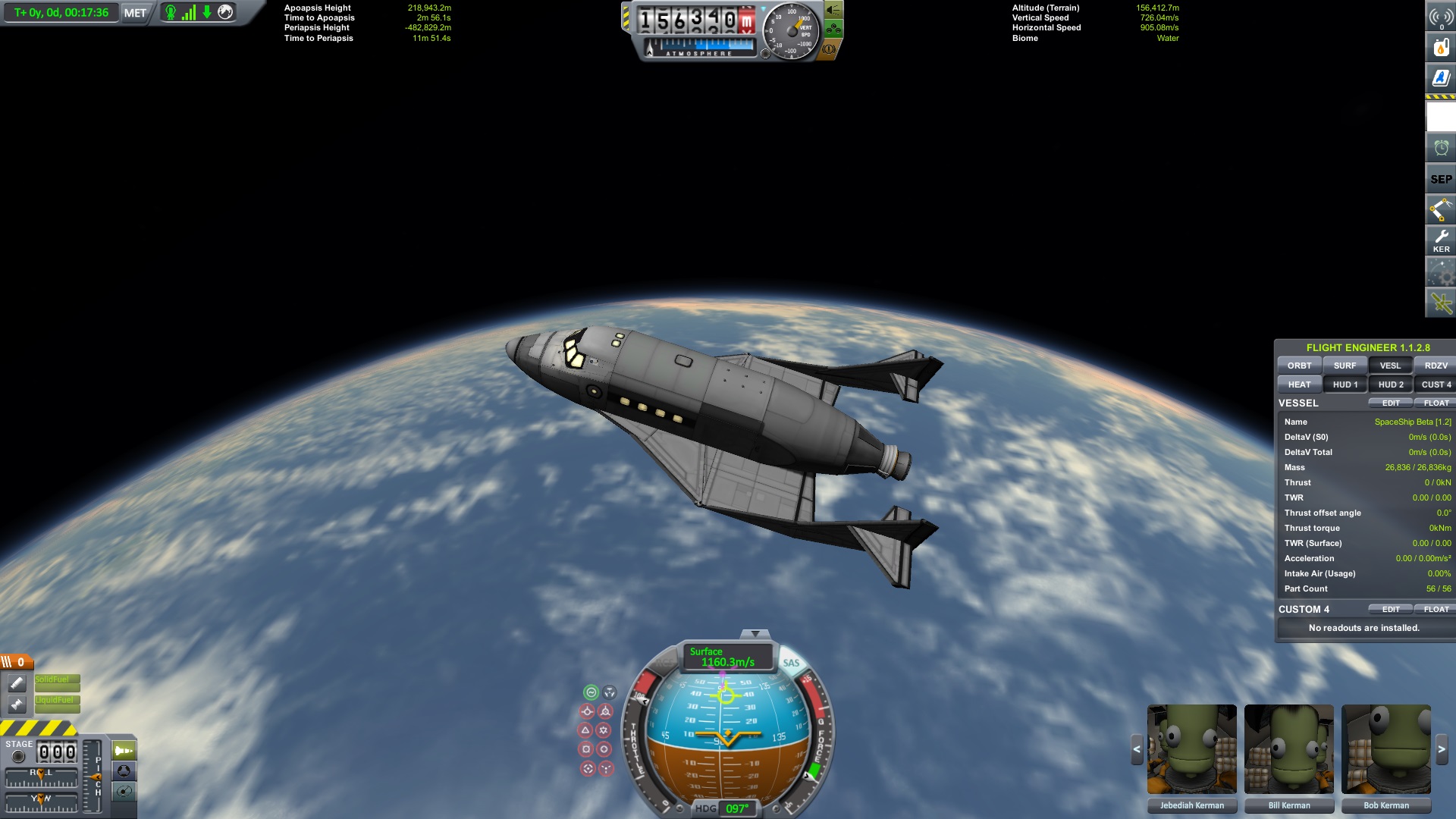The image size is (1456, 819).
Task: Open the fuel canister resources panel
Action: click(1441, 47)
